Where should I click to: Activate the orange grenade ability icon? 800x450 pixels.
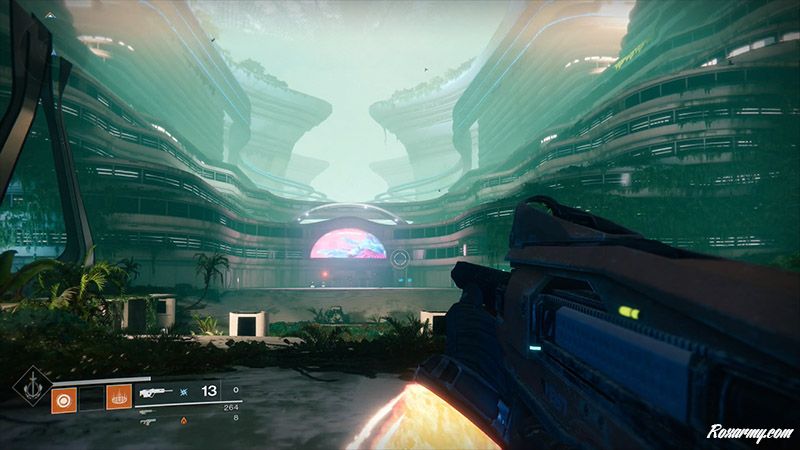pyautogui.click(x=63, y=399)
